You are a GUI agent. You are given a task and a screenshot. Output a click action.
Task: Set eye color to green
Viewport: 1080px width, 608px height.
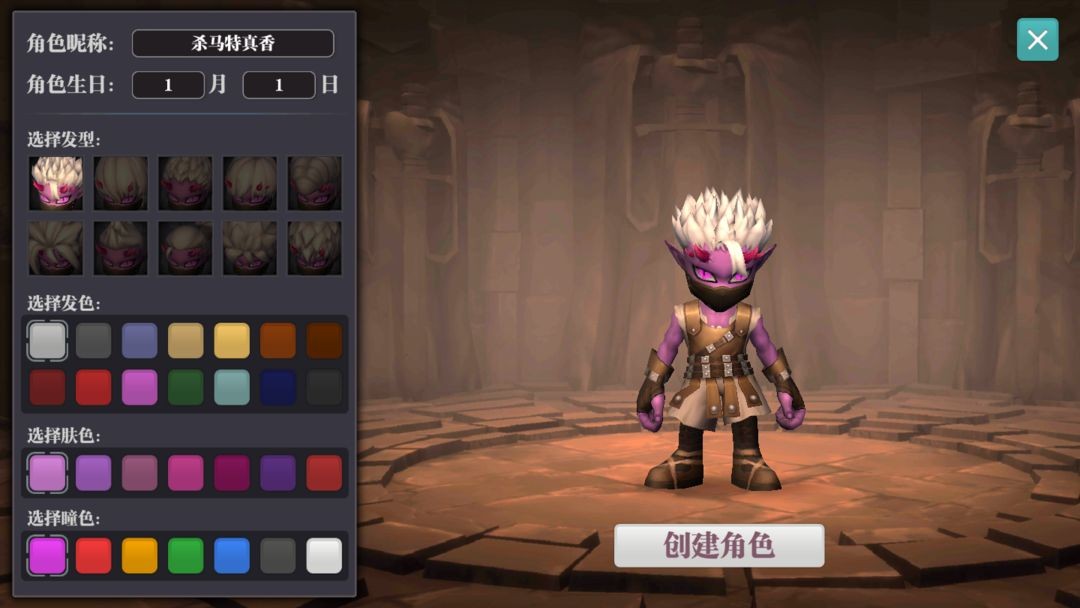(186, 556)
